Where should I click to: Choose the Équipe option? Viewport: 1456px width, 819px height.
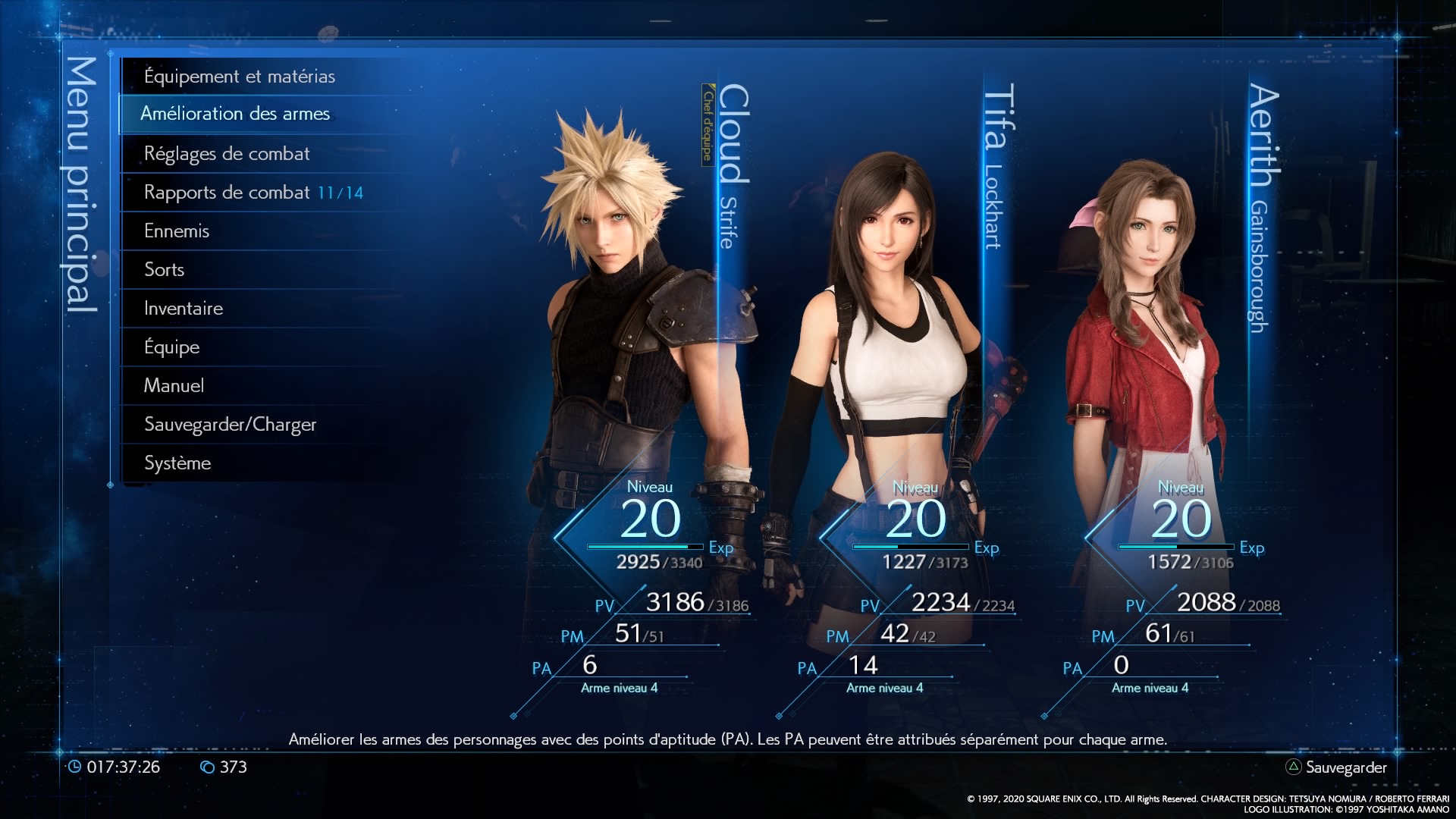[172, 347]
